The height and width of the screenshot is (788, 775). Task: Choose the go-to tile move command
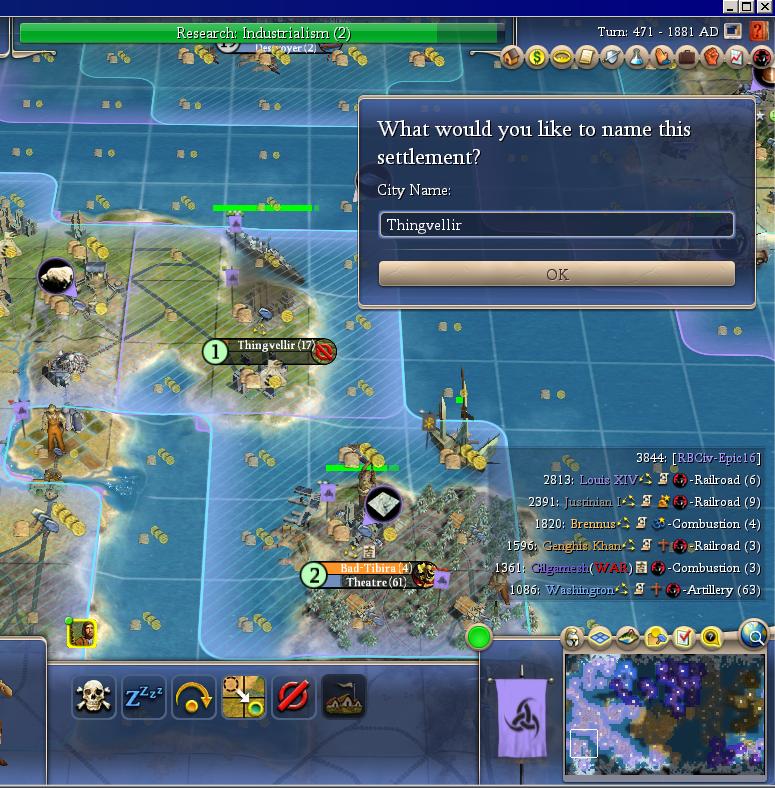pos(243,697)
